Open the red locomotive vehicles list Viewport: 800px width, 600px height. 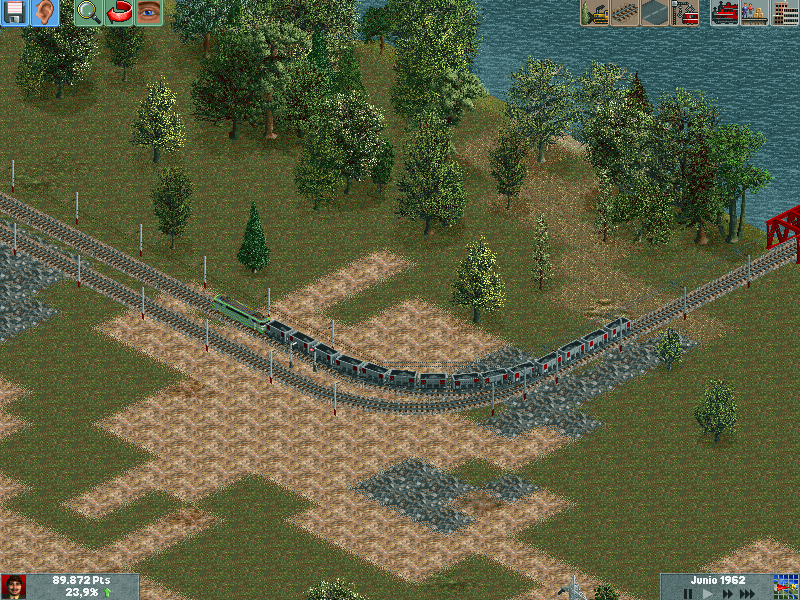pyautogui.click(x=725, y=13)
